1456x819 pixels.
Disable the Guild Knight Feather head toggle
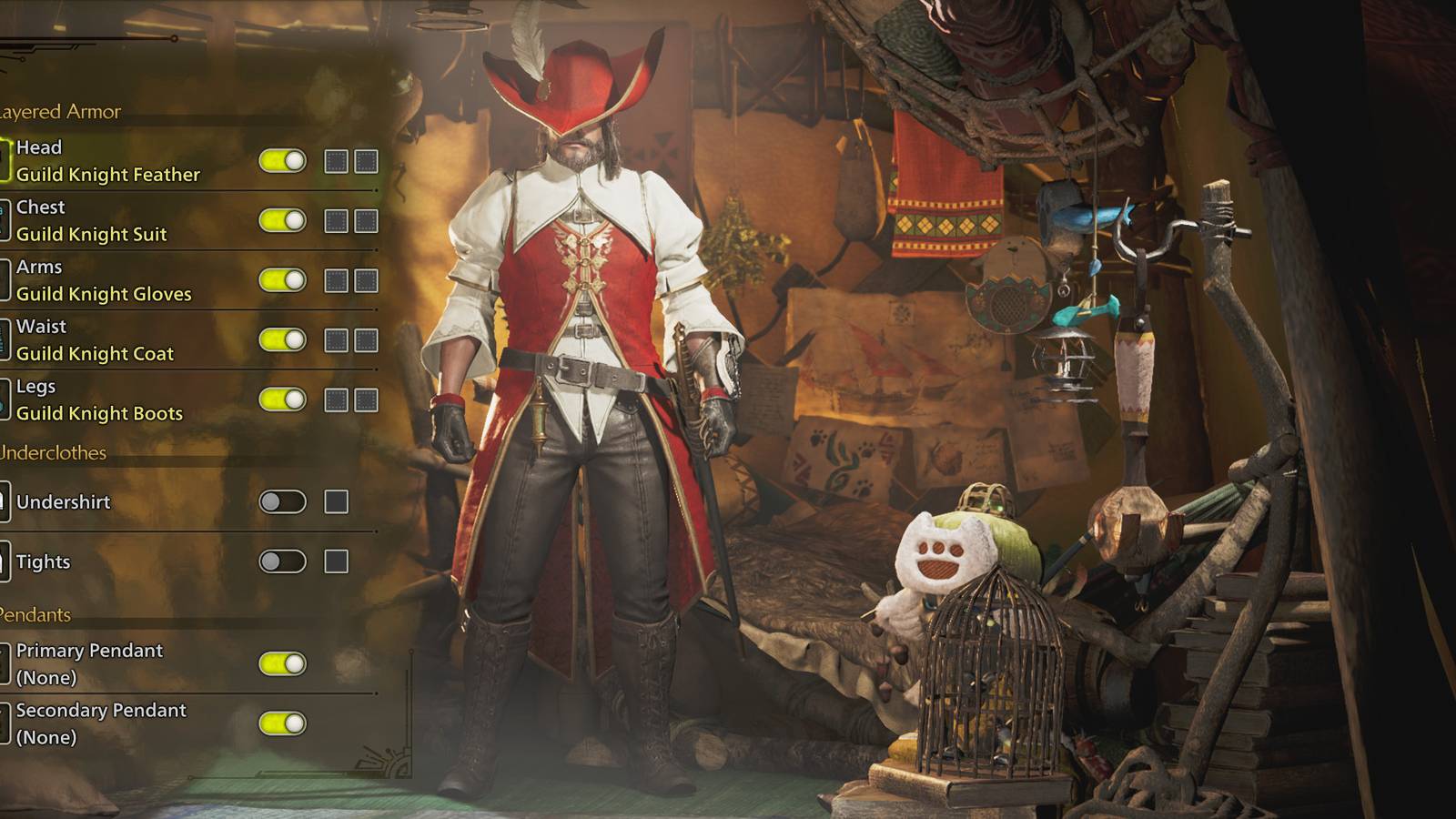click(x=282, y=161)
